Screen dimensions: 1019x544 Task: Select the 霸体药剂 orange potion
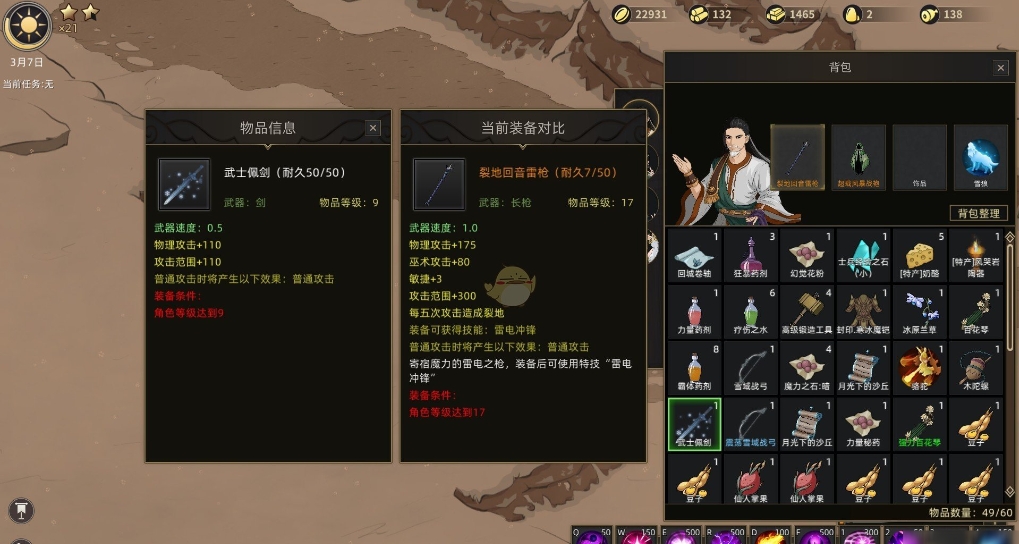(x=694, y=367)
